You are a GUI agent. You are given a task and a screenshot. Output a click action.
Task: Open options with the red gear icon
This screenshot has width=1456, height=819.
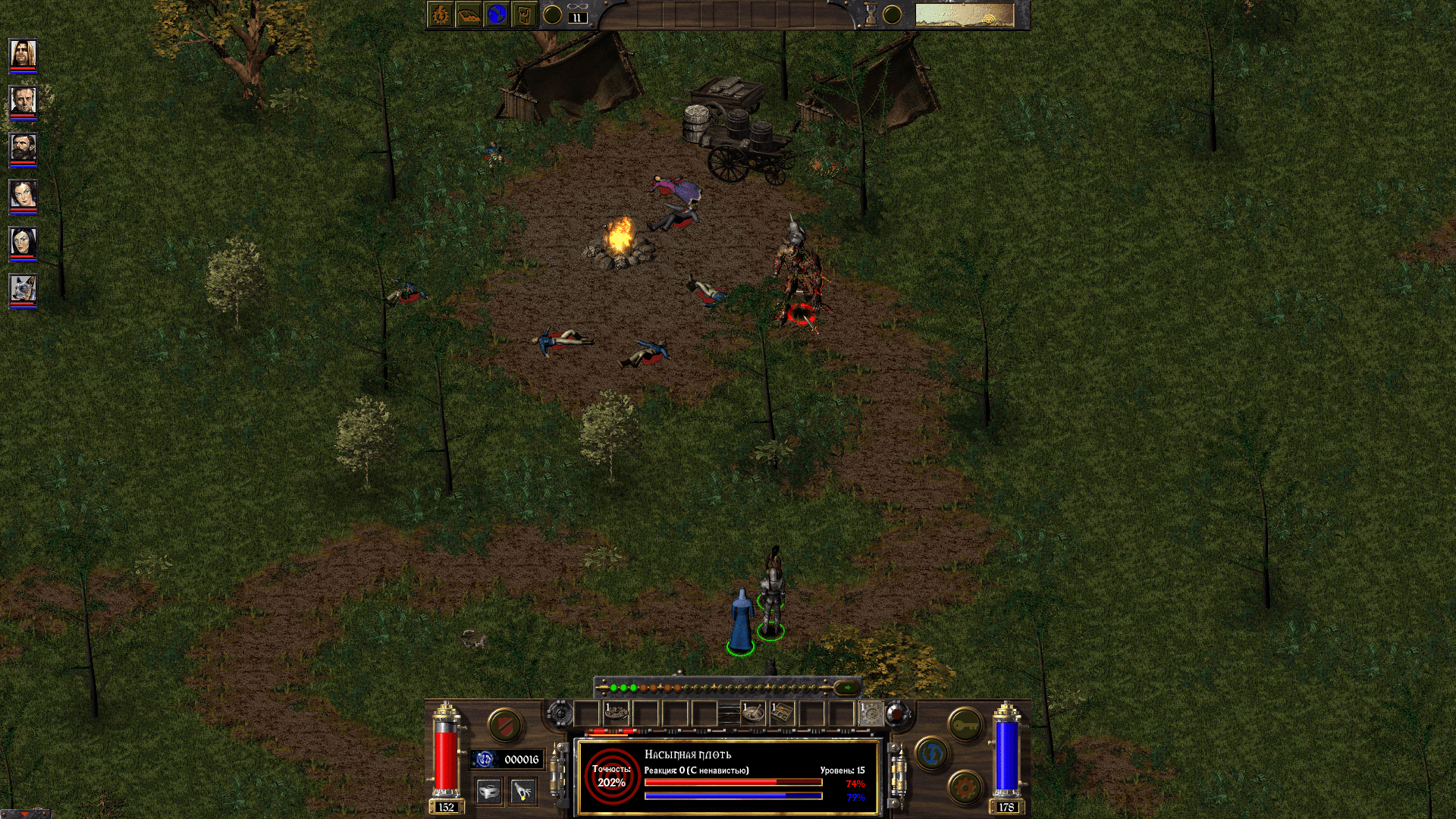click(x=964, y=787)
